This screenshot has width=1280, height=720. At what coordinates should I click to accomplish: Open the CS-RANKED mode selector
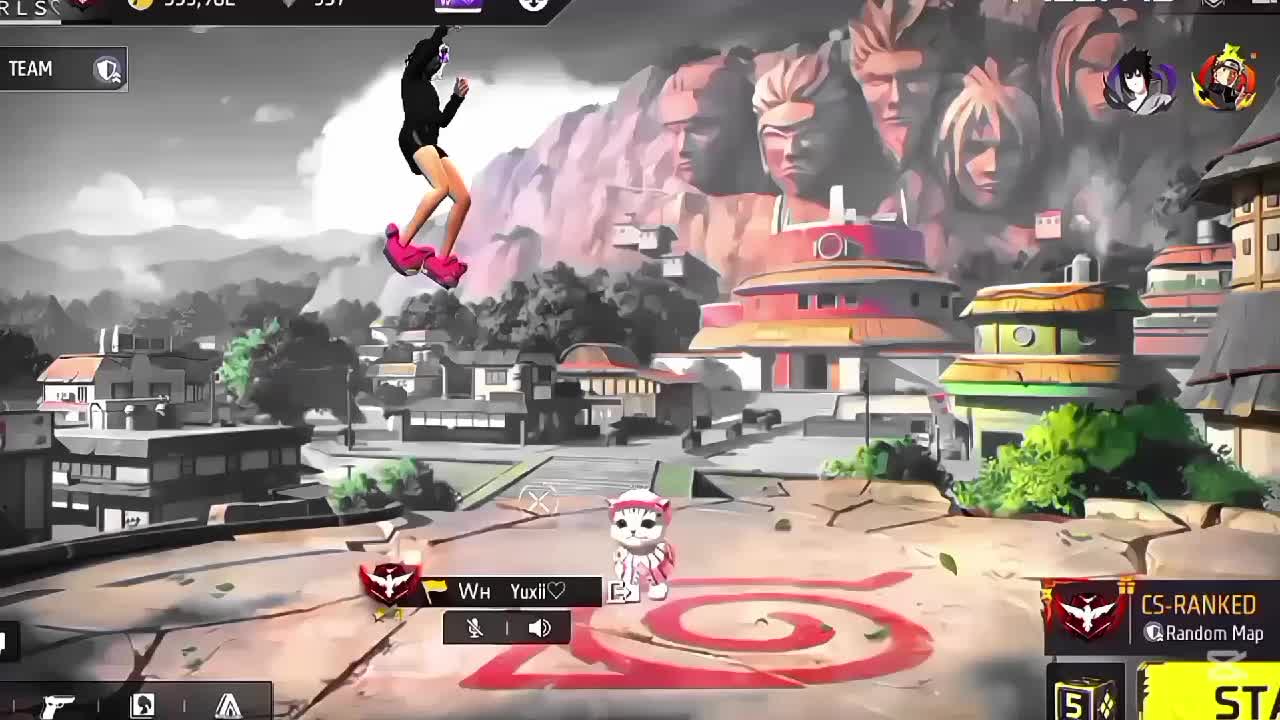pos(1160,617)
